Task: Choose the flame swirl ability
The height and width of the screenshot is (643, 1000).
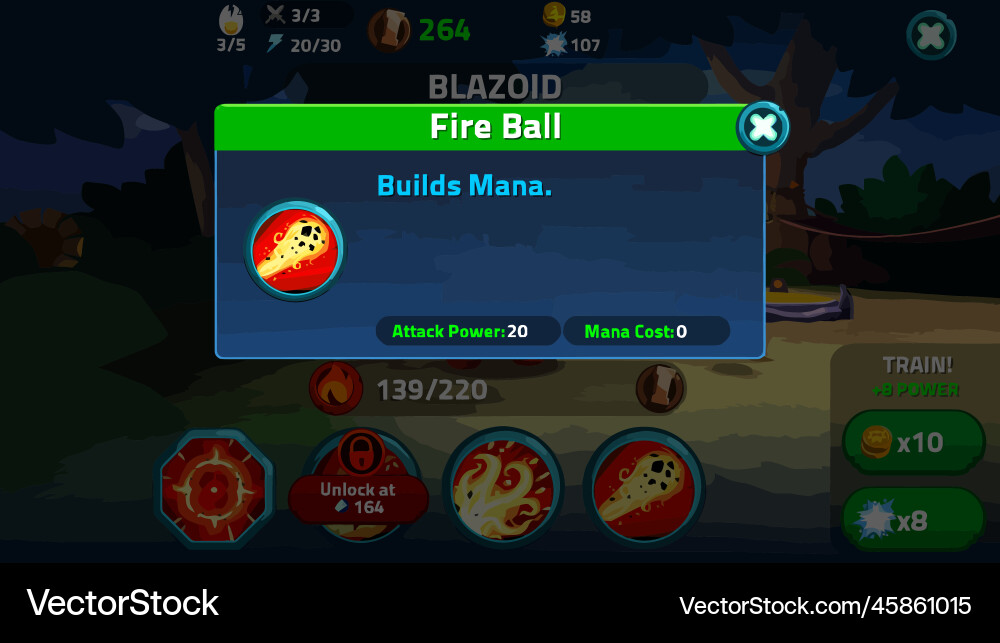Action: pos(502,489)
